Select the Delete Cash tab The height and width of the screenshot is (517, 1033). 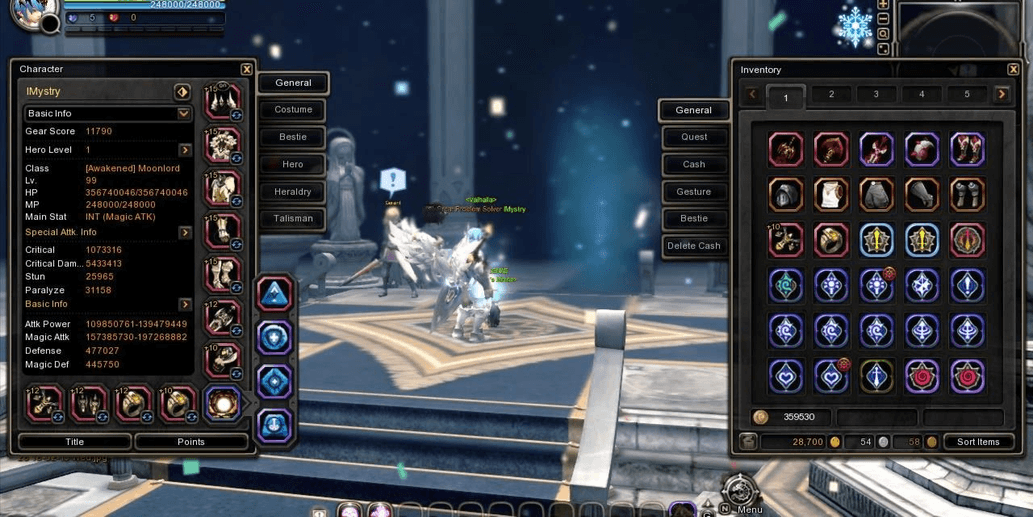tap(694, 246)
